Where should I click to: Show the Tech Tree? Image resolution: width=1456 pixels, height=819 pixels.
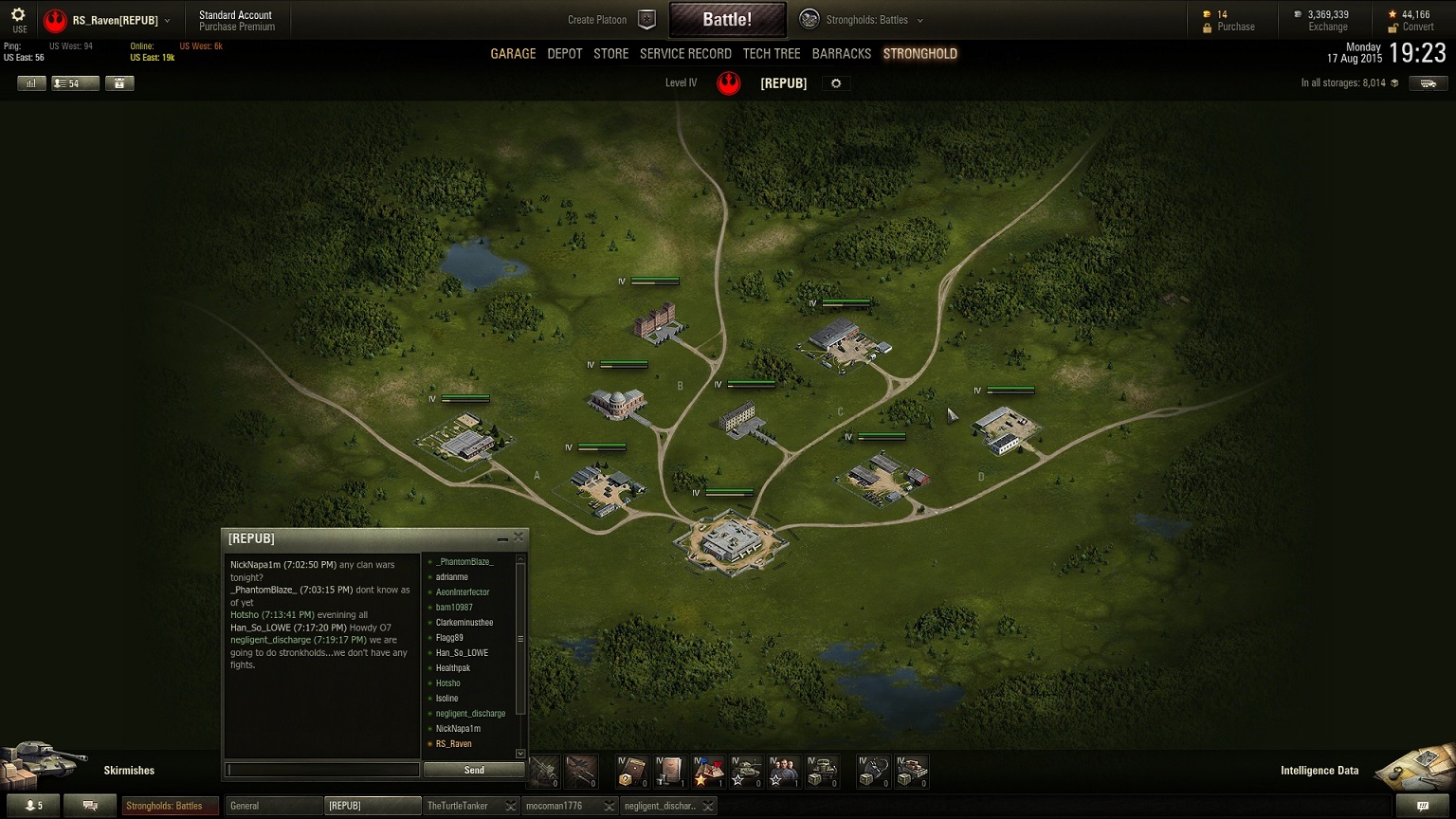click(x=772, y=54)
